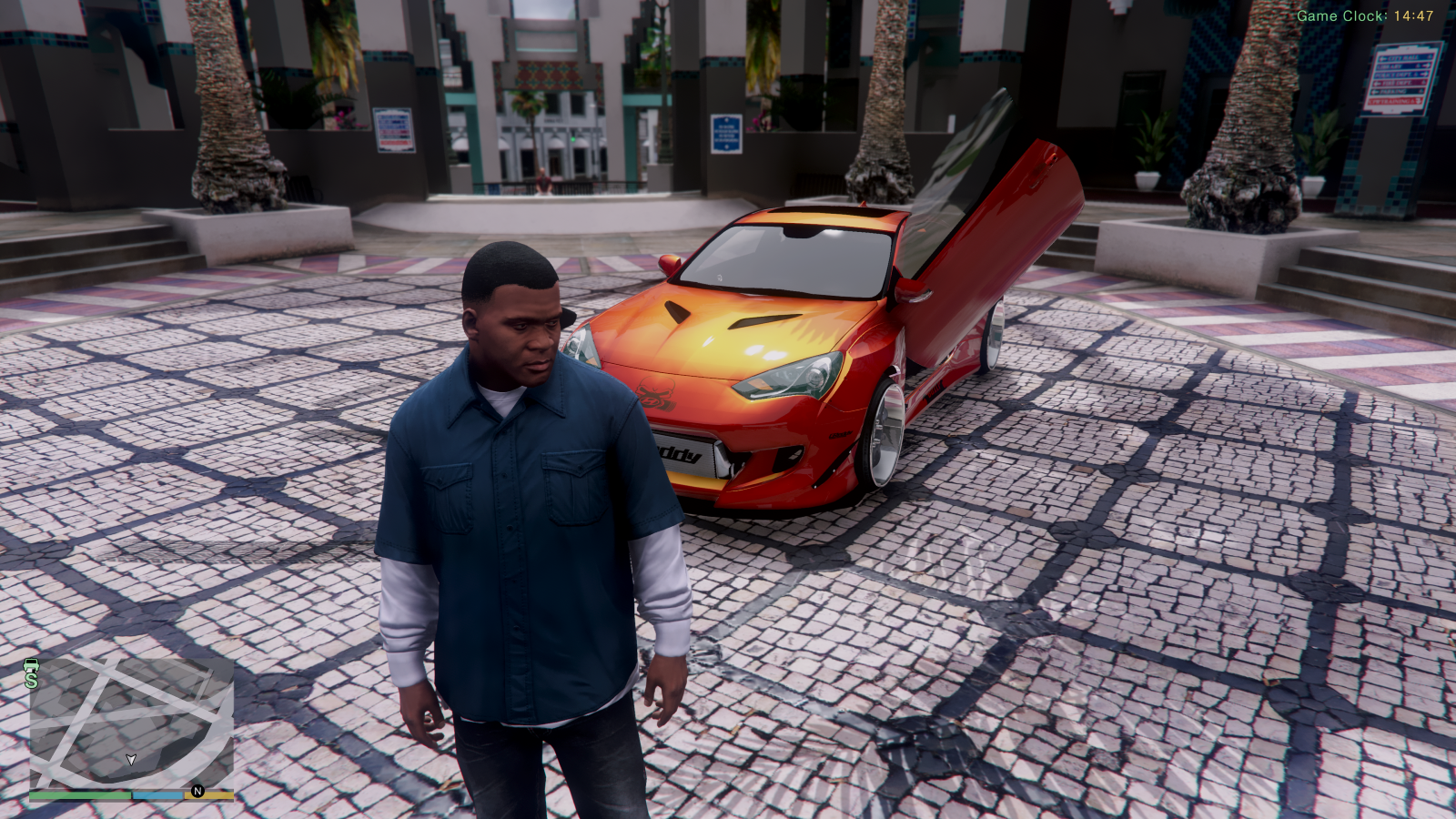
Task: Click the north compass marker on the minimap
Action: pos(197,792)
